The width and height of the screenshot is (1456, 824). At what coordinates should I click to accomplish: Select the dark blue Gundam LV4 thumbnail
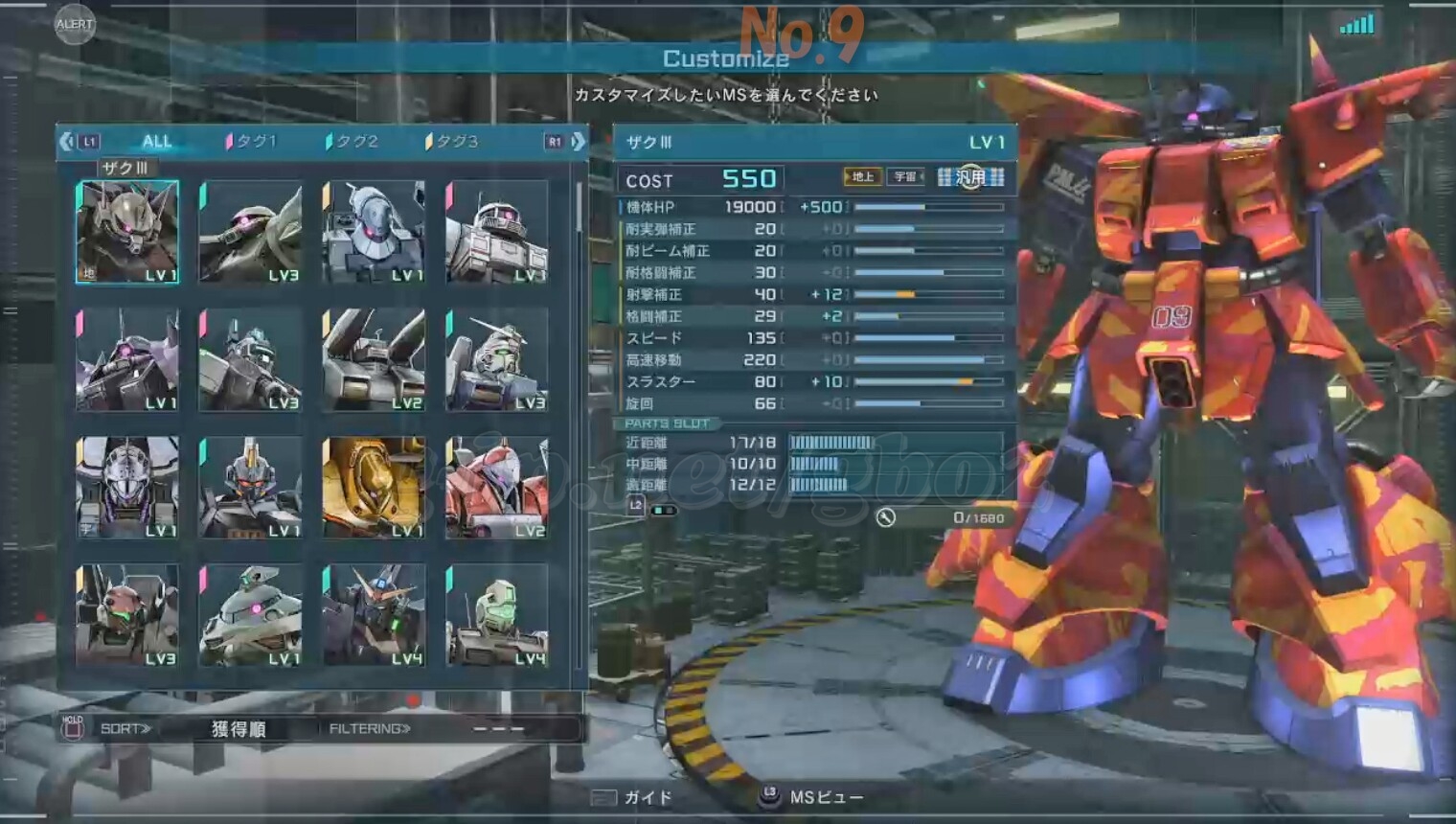pyautogui.click(x=374, y=615)
